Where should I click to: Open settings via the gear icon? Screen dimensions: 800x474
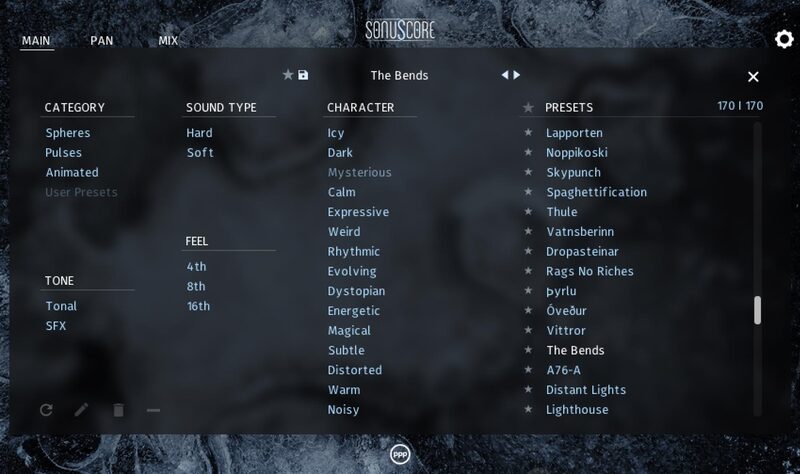coord(784,39)
